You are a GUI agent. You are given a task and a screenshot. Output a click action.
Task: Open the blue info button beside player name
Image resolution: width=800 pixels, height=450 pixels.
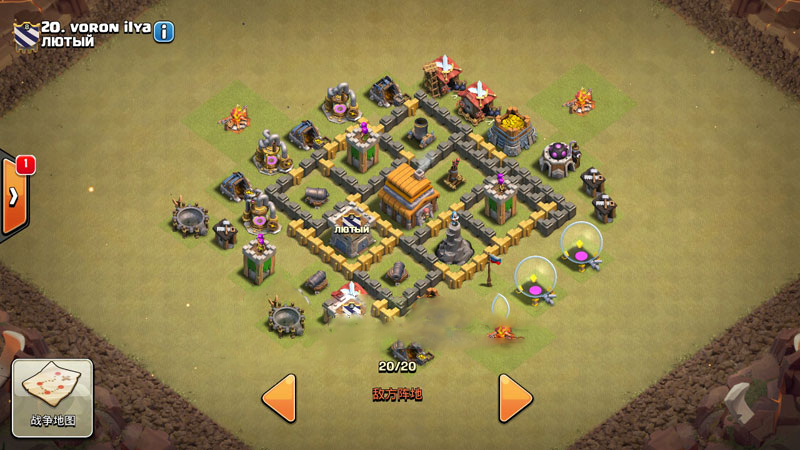(164, 32)
